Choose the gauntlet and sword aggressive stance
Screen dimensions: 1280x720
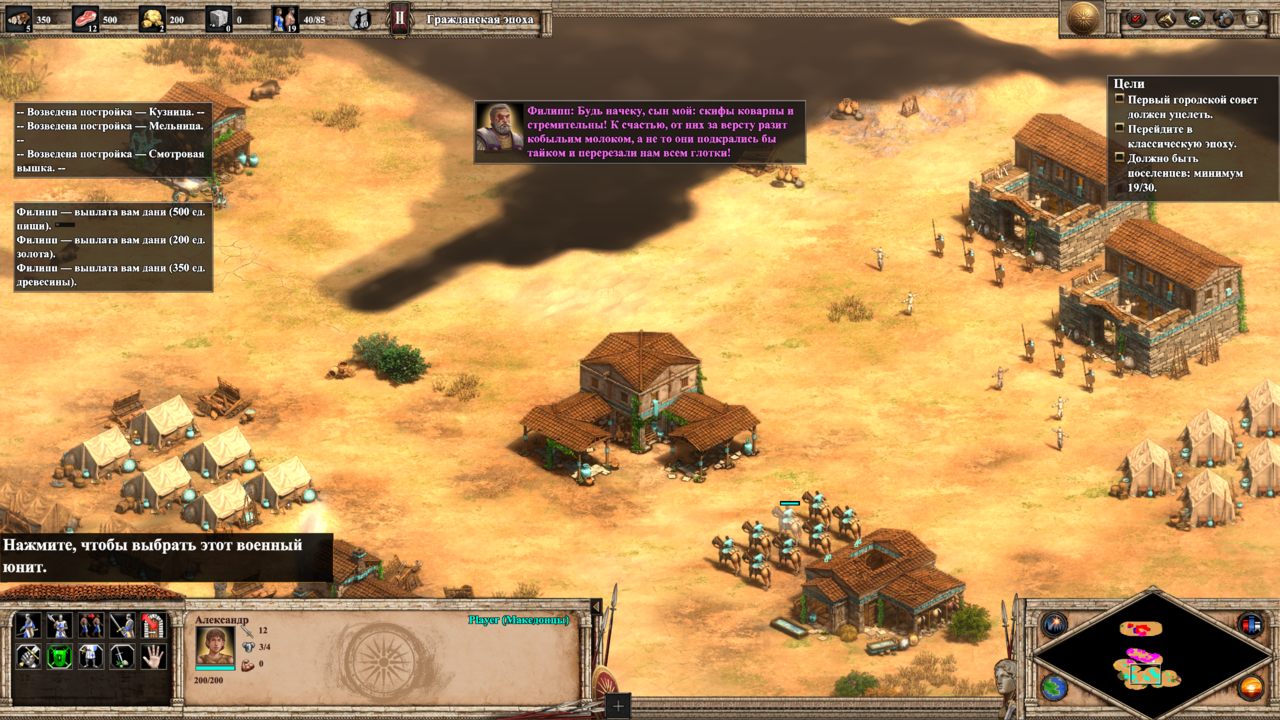28,657
